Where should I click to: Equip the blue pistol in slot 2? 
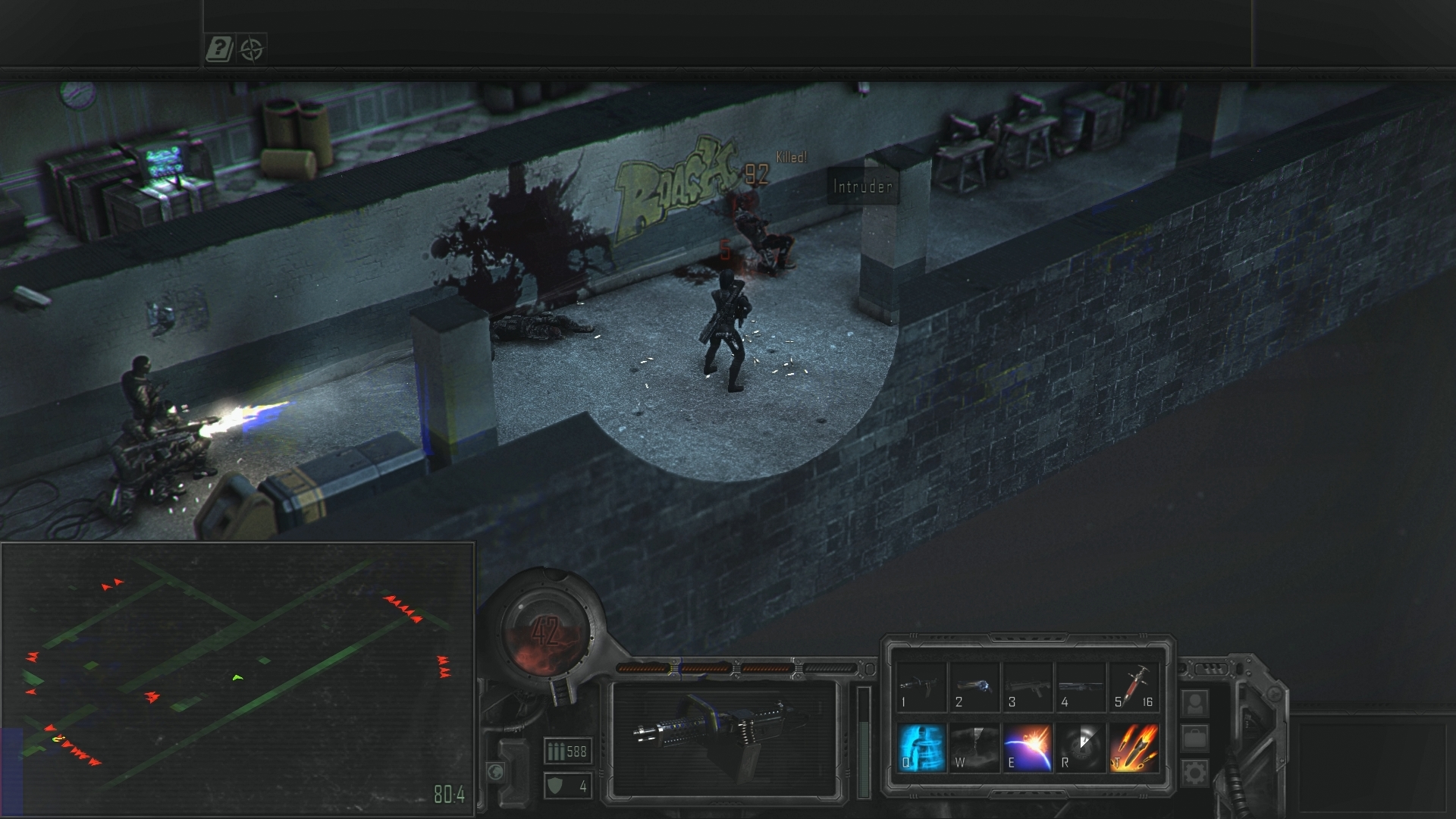coord(974,686)
